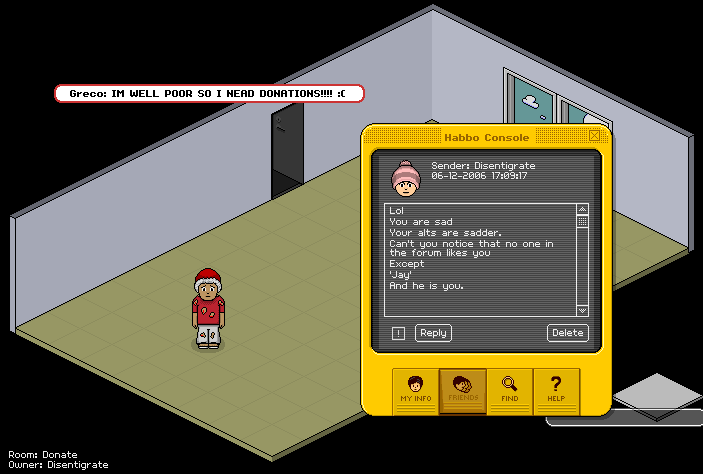Open the My Info tab
This screenshot has width=703, height=474.
tap(415, 388)
